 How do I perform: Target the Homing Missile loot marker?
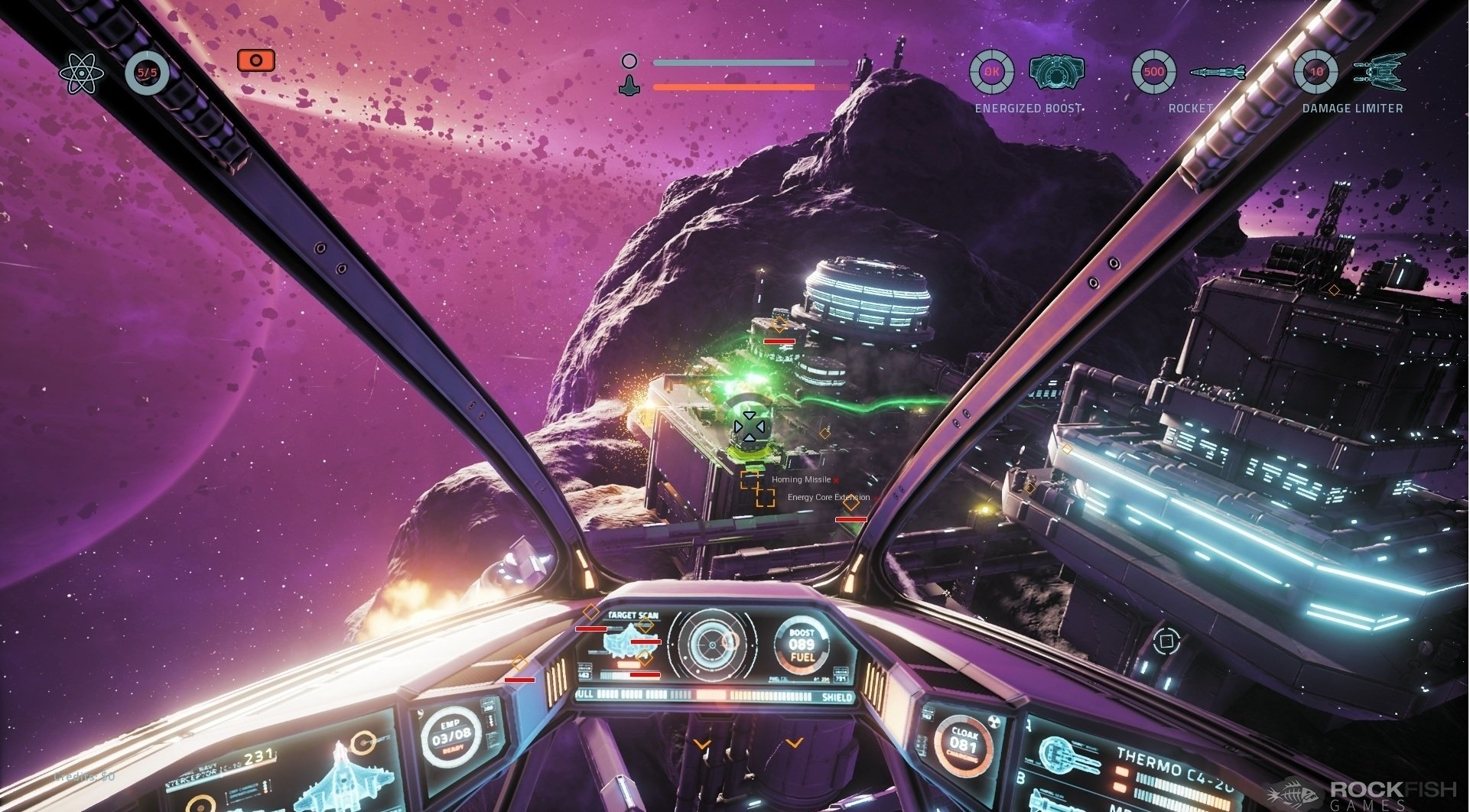[750, 479]
